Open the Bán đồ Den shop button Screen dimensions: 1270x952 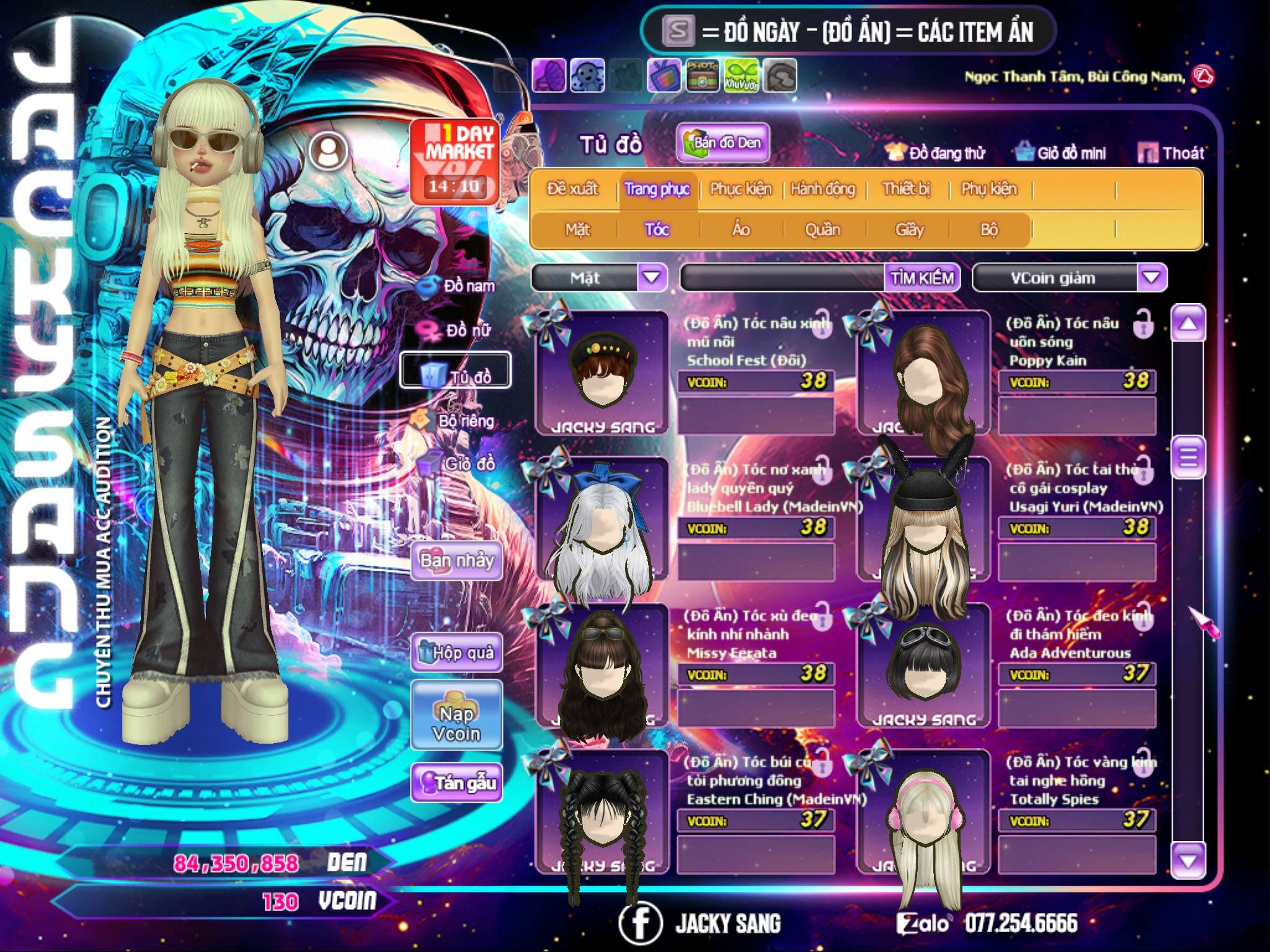pos(722,143)
